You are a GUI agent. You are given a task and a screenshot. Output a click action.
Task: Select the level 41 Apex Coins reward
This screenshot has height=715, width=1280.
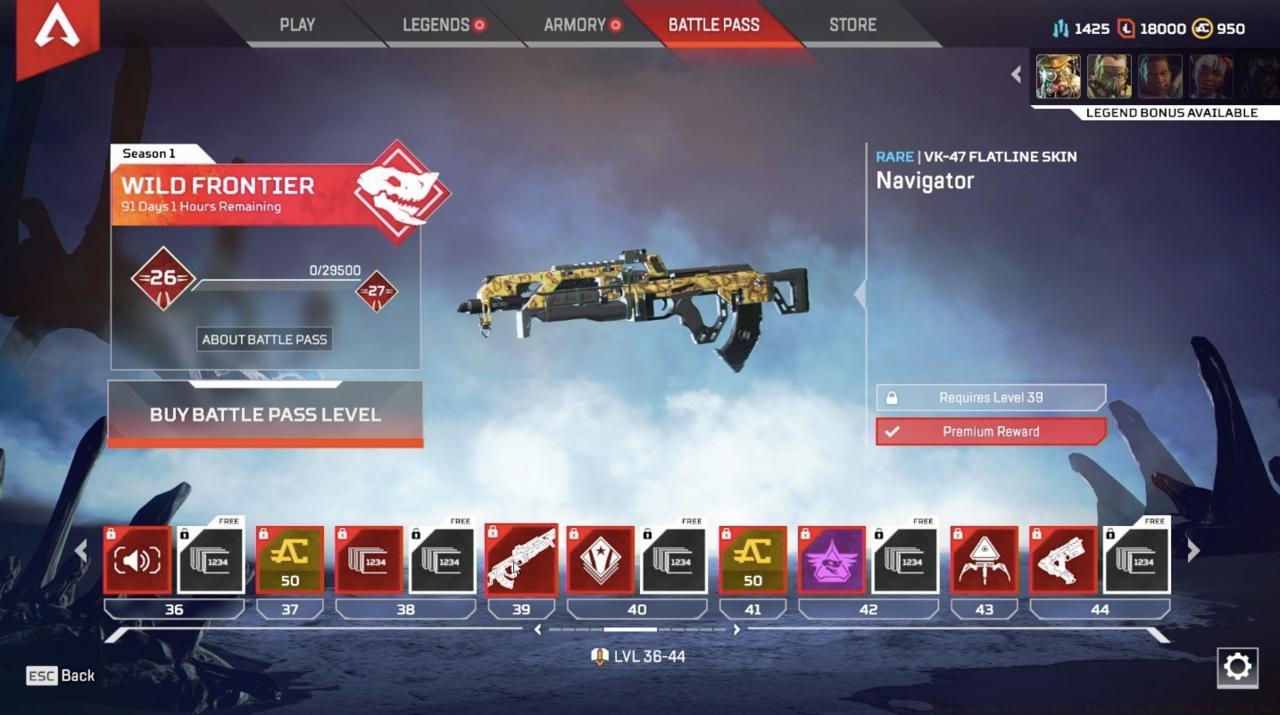(753, 560)
